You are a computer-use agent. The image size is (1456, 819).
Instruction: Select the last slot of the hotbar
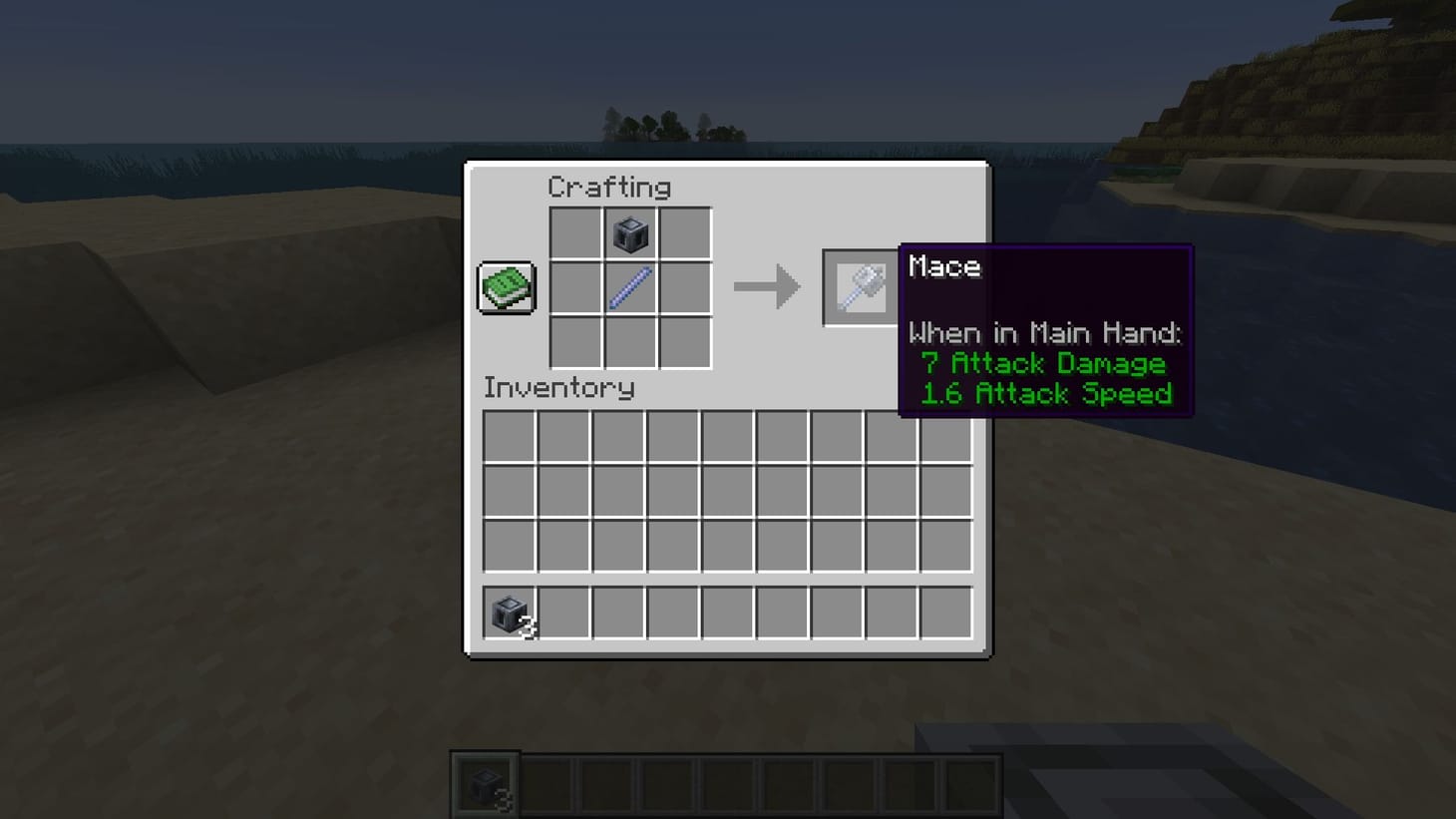(974, 781)
